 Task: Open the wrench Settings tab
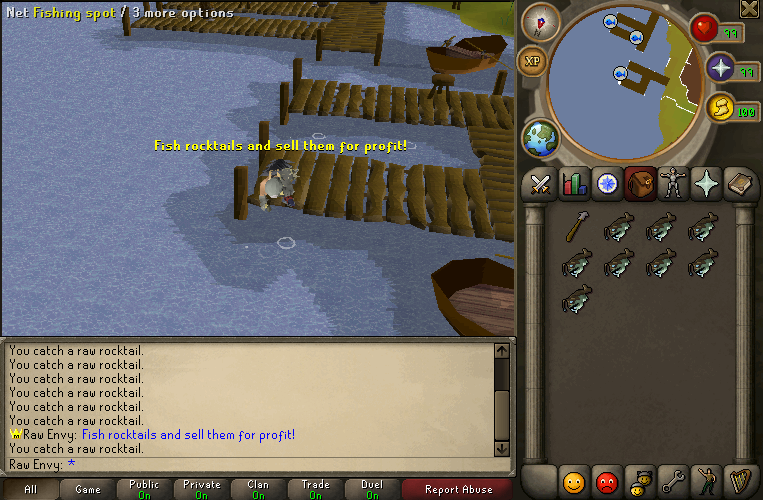pyautogui.click(x=673, y=482)
